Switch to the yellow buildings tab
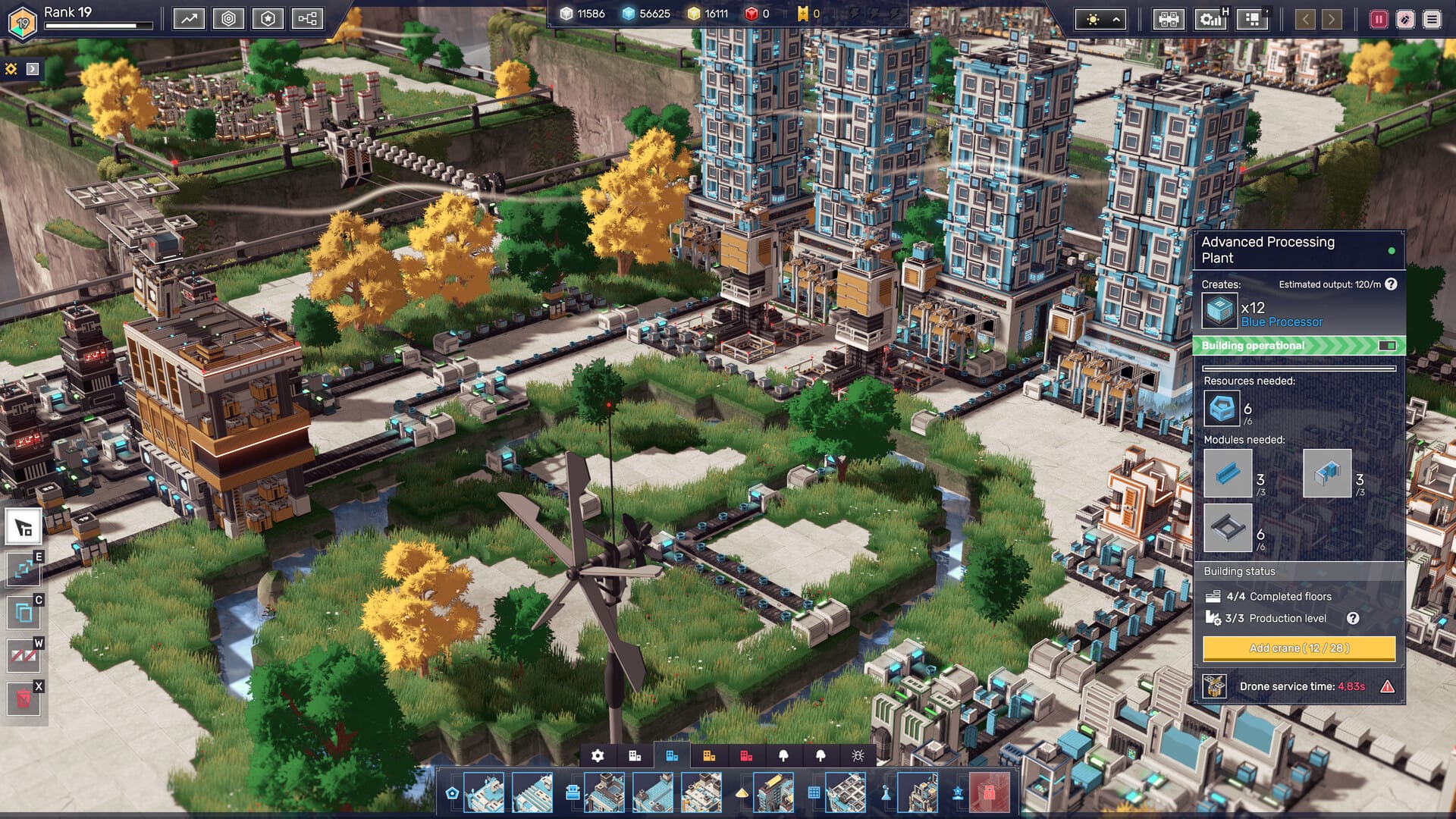Viewport: 1456px width, 819px height. (709, 756)
